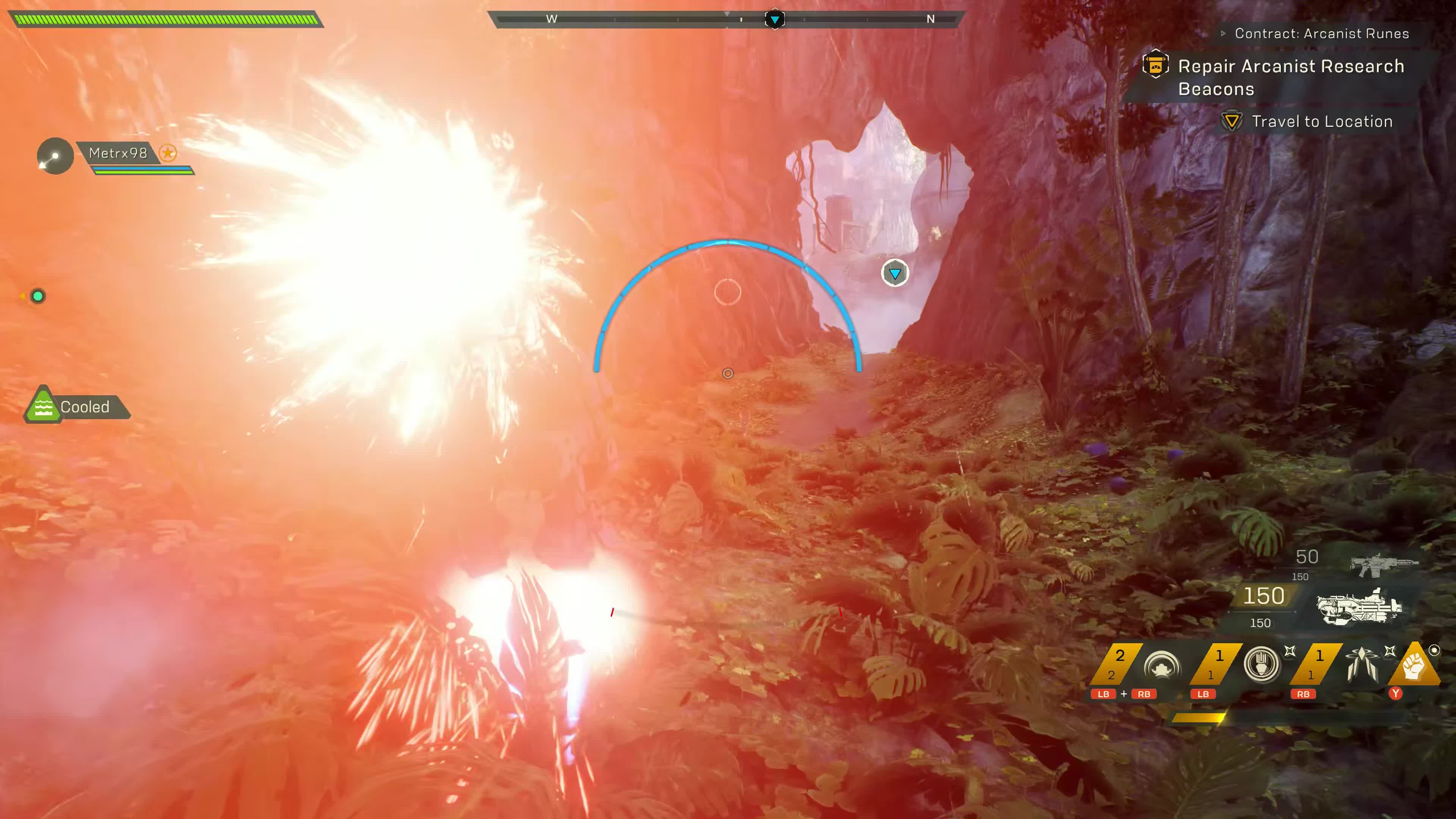Open the Contract: Arcanist Runes header
The height and width of the screenshot is (819, 1456).
pos(1321,33)
